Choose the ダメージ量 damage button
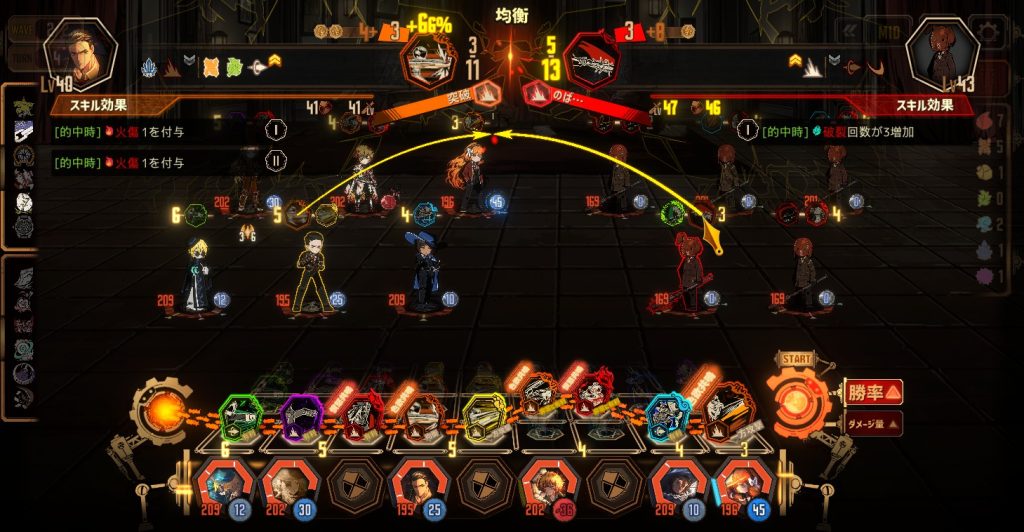The image size is (1024, 532). (873, 423)
